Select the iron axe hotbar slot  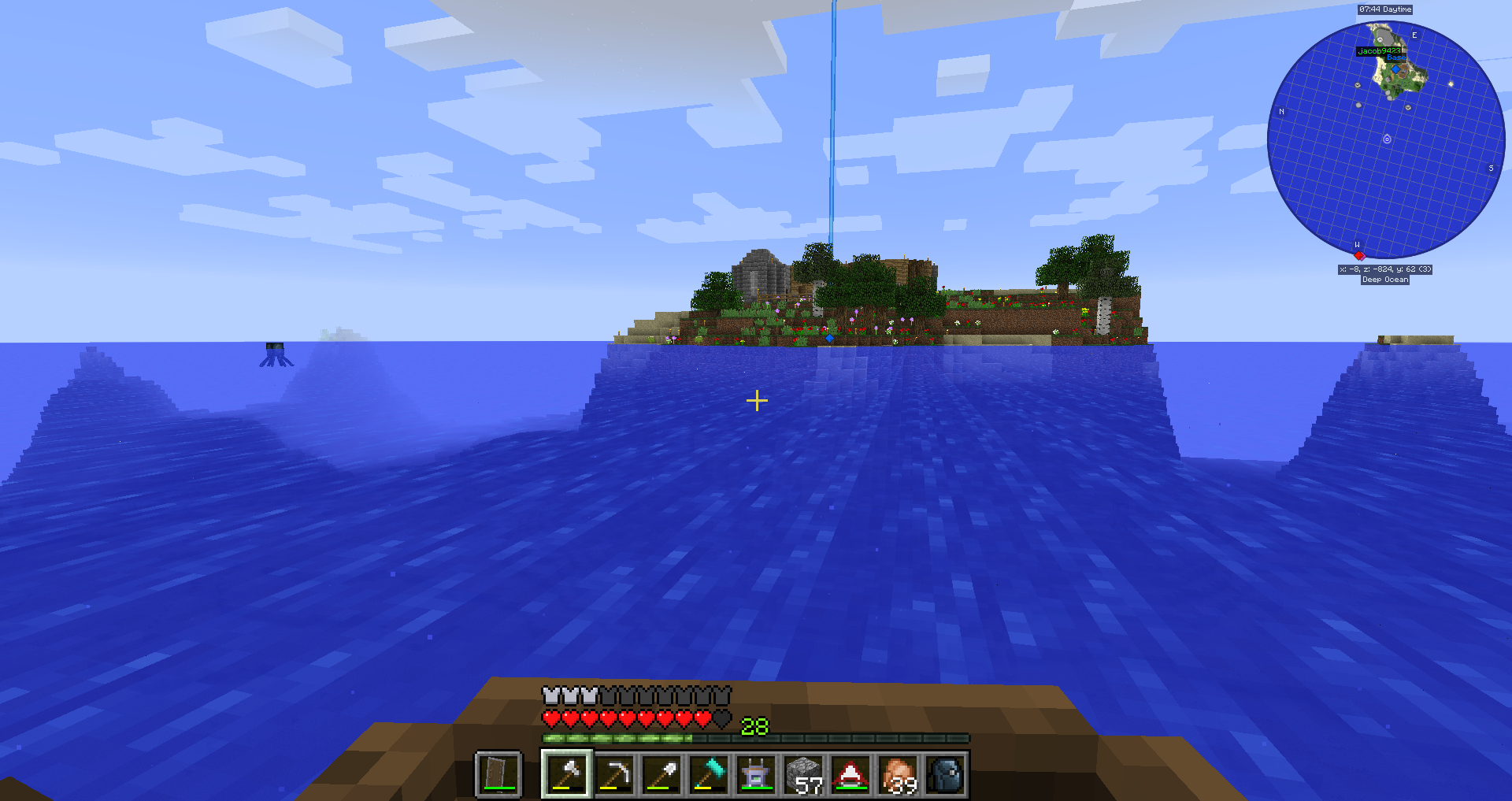(x=567, y=774)
